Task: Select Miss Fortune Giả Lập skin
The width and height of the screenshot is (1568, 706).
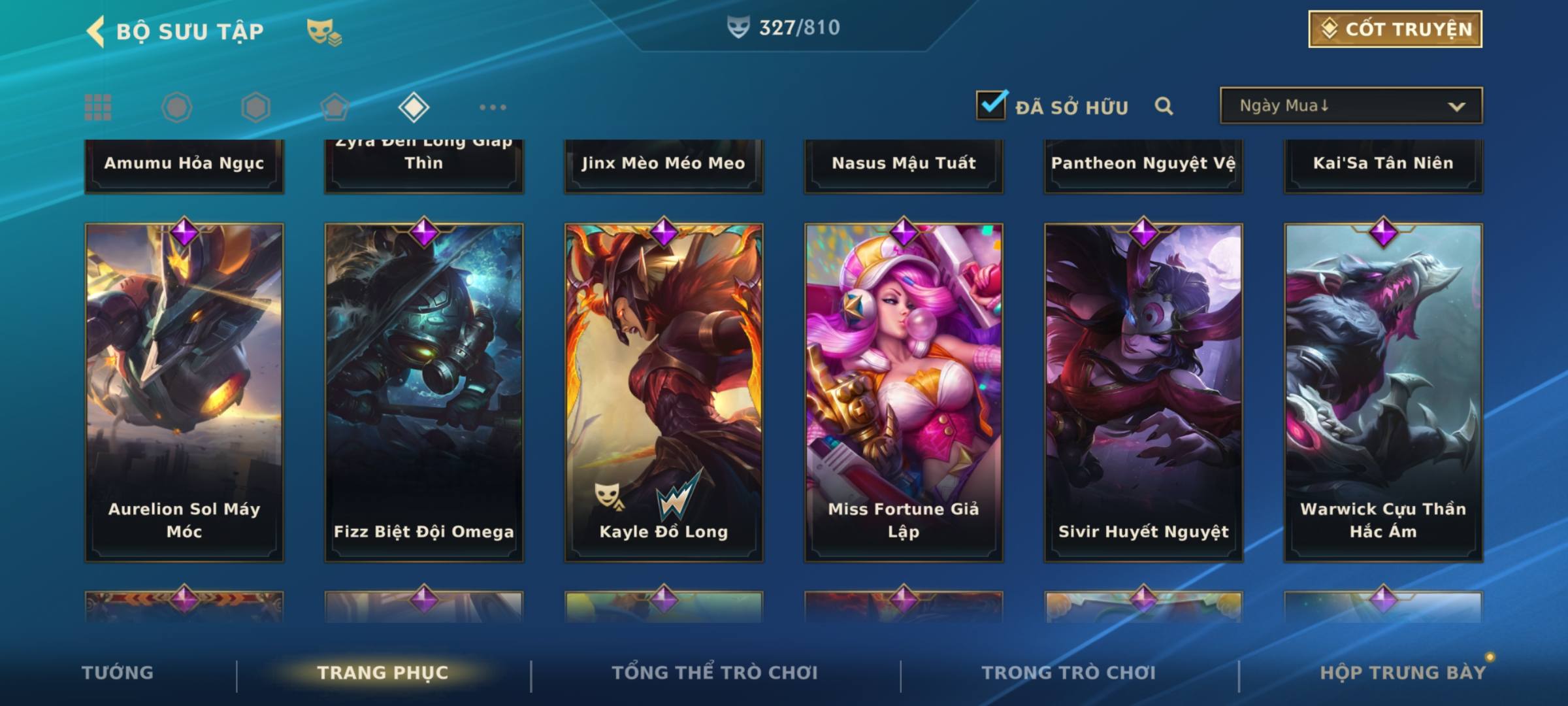Action: tap(904, 392)
